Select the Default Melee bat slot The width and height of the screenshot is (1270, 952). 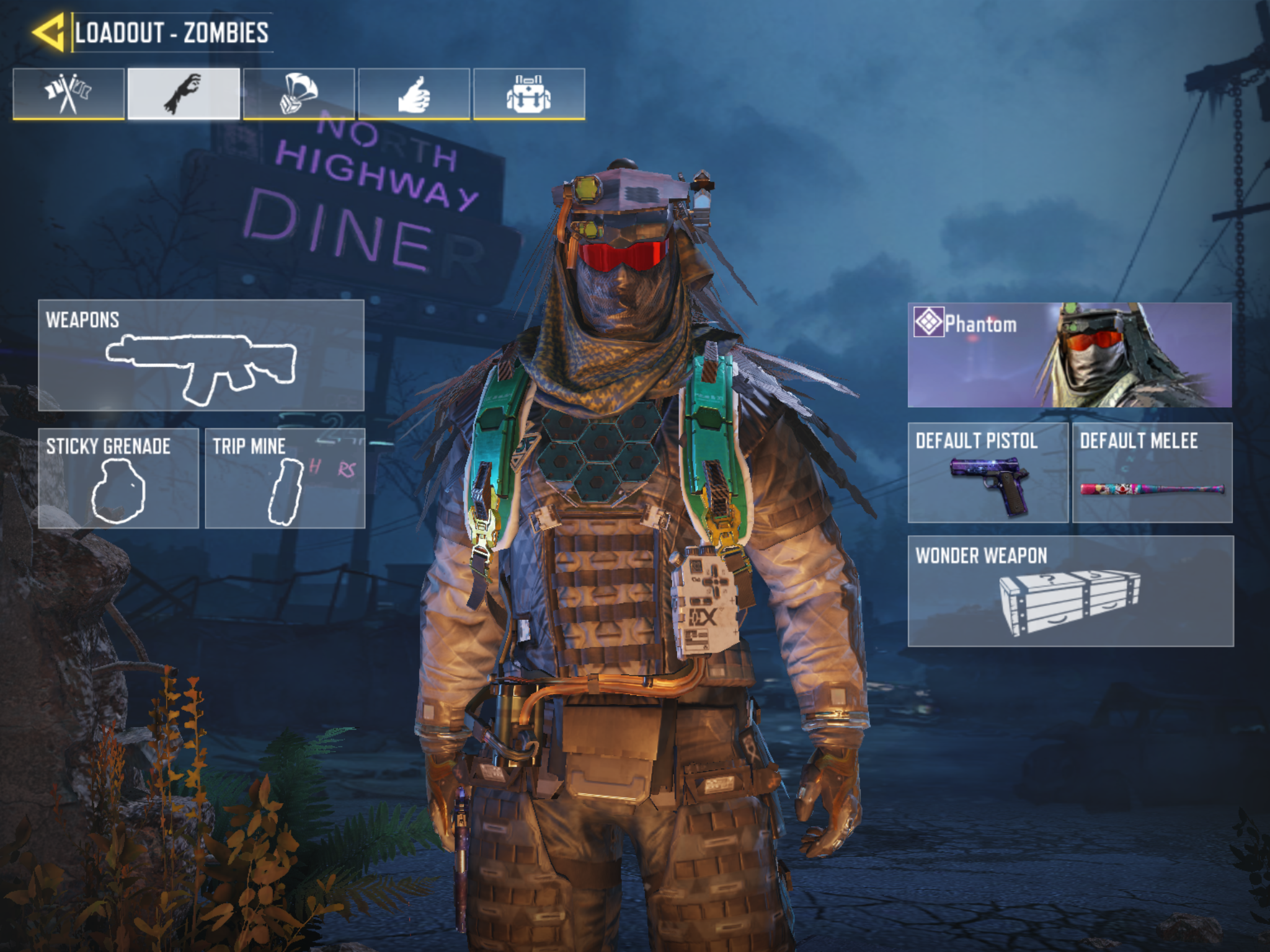click(x=1152, y=473)
